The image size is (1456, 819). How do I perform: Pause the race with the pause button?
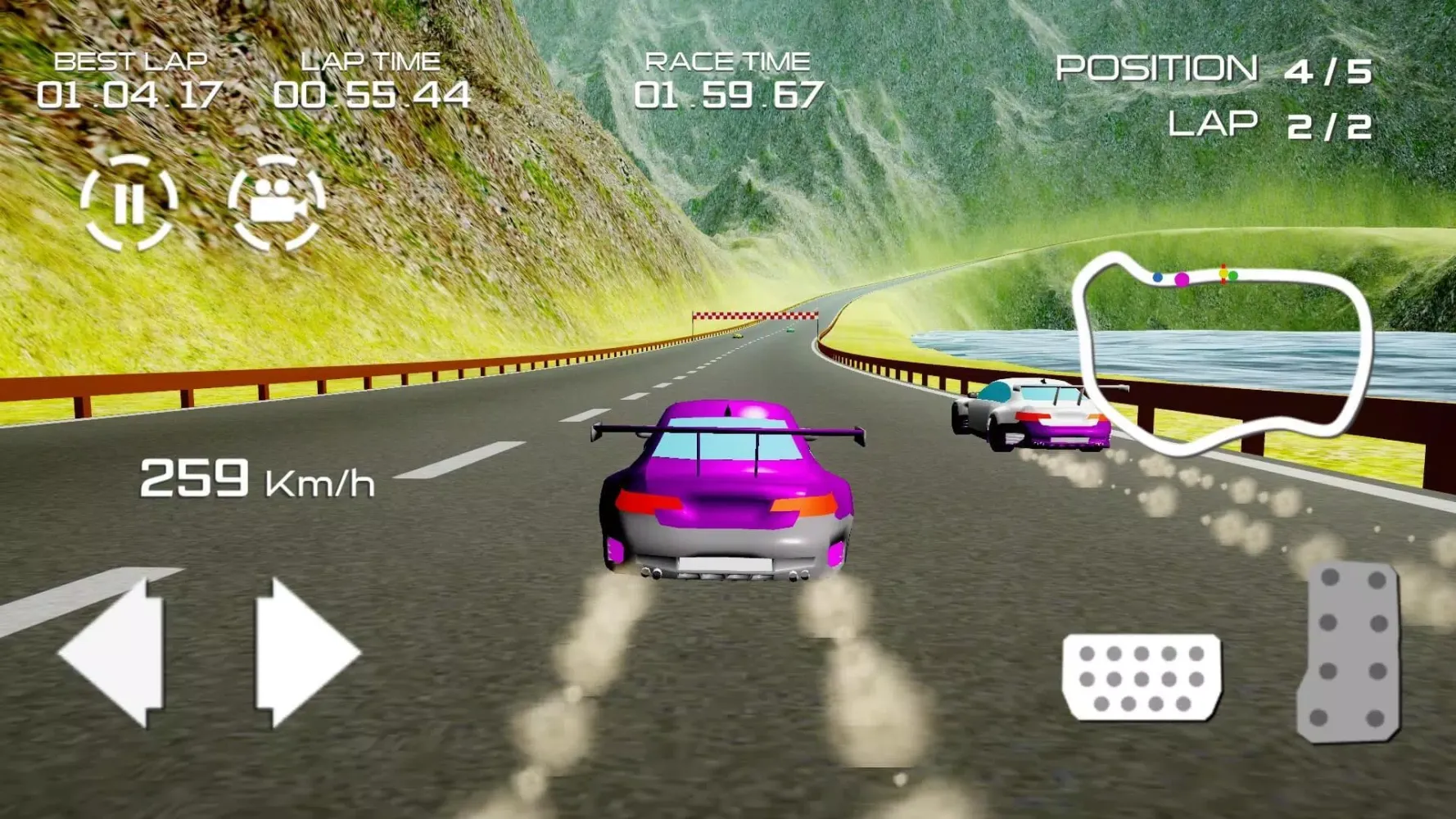pyautogui.click(x=129, y=201)
